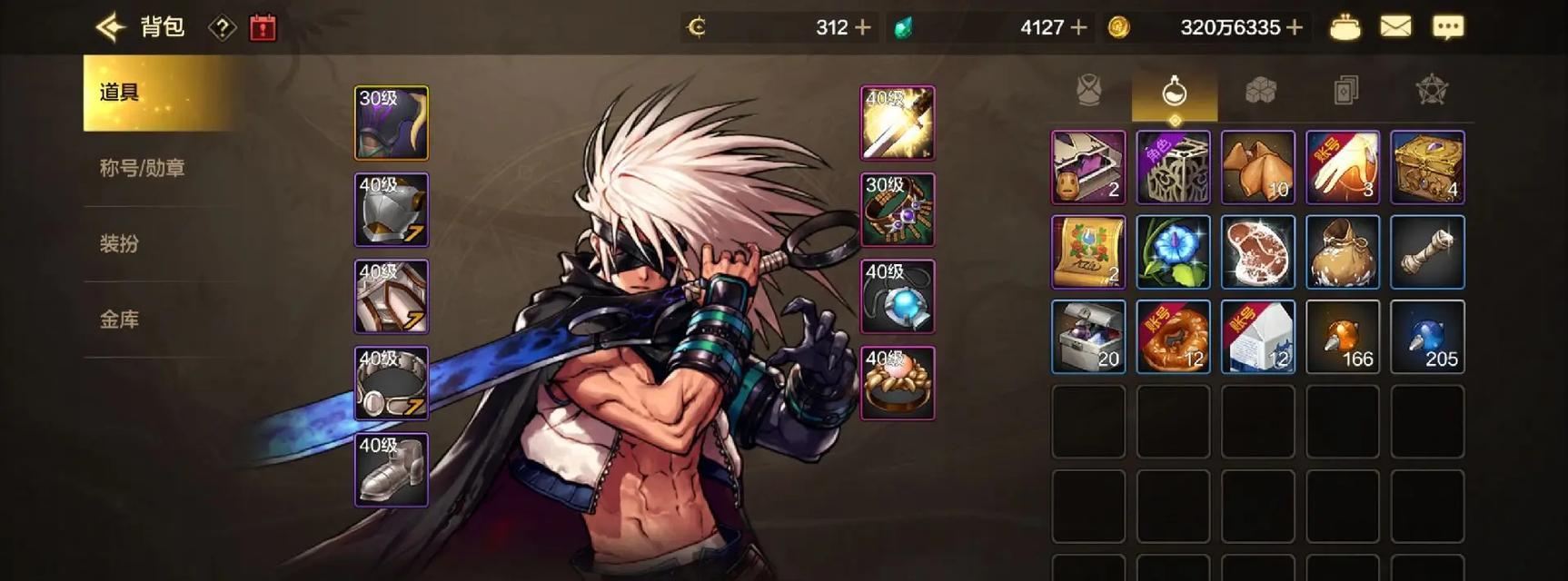
Task: Open the mail envelope icon
Action: pyautogui.click(x=1395, y=27)
